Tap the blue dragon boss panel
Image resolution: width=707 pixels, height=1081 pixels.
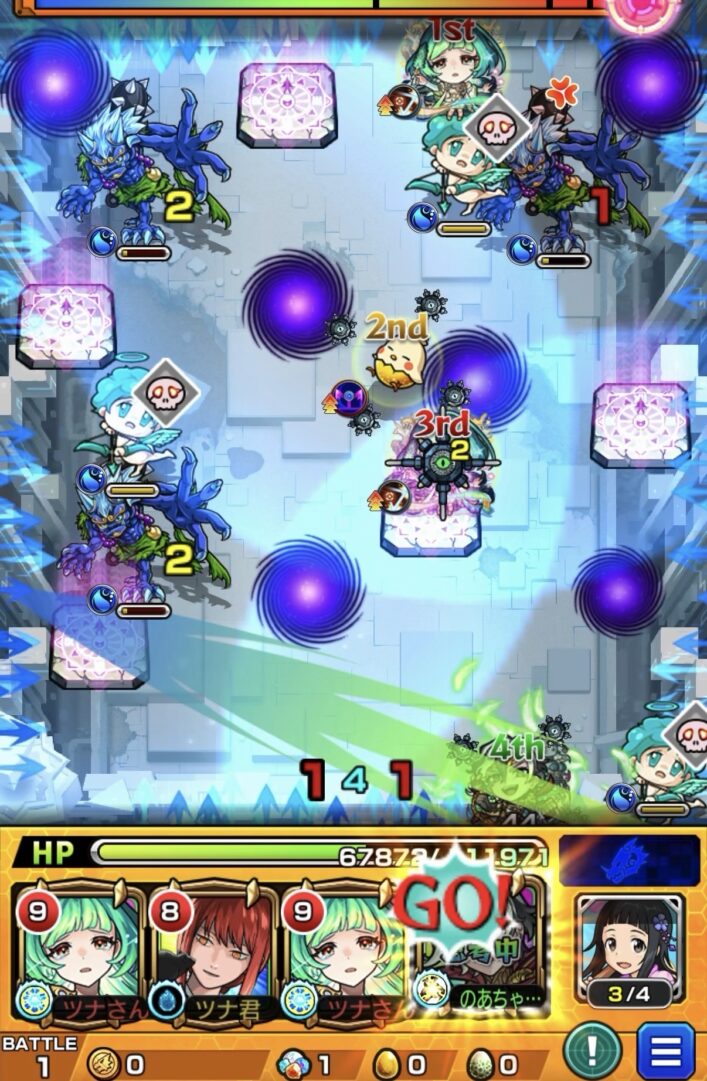click(629, 860)
